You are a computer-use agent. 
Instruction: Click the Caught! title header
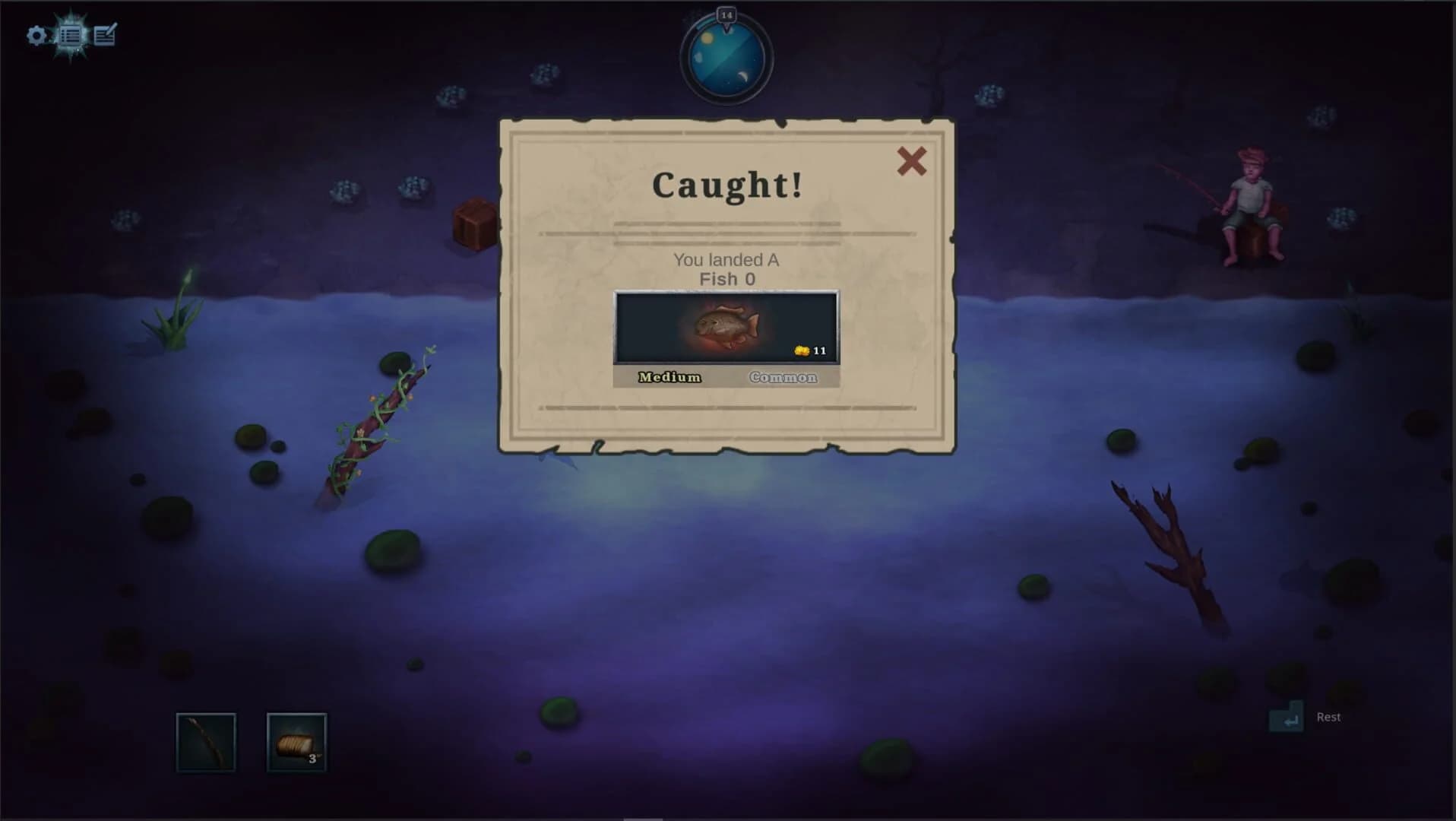726,184
